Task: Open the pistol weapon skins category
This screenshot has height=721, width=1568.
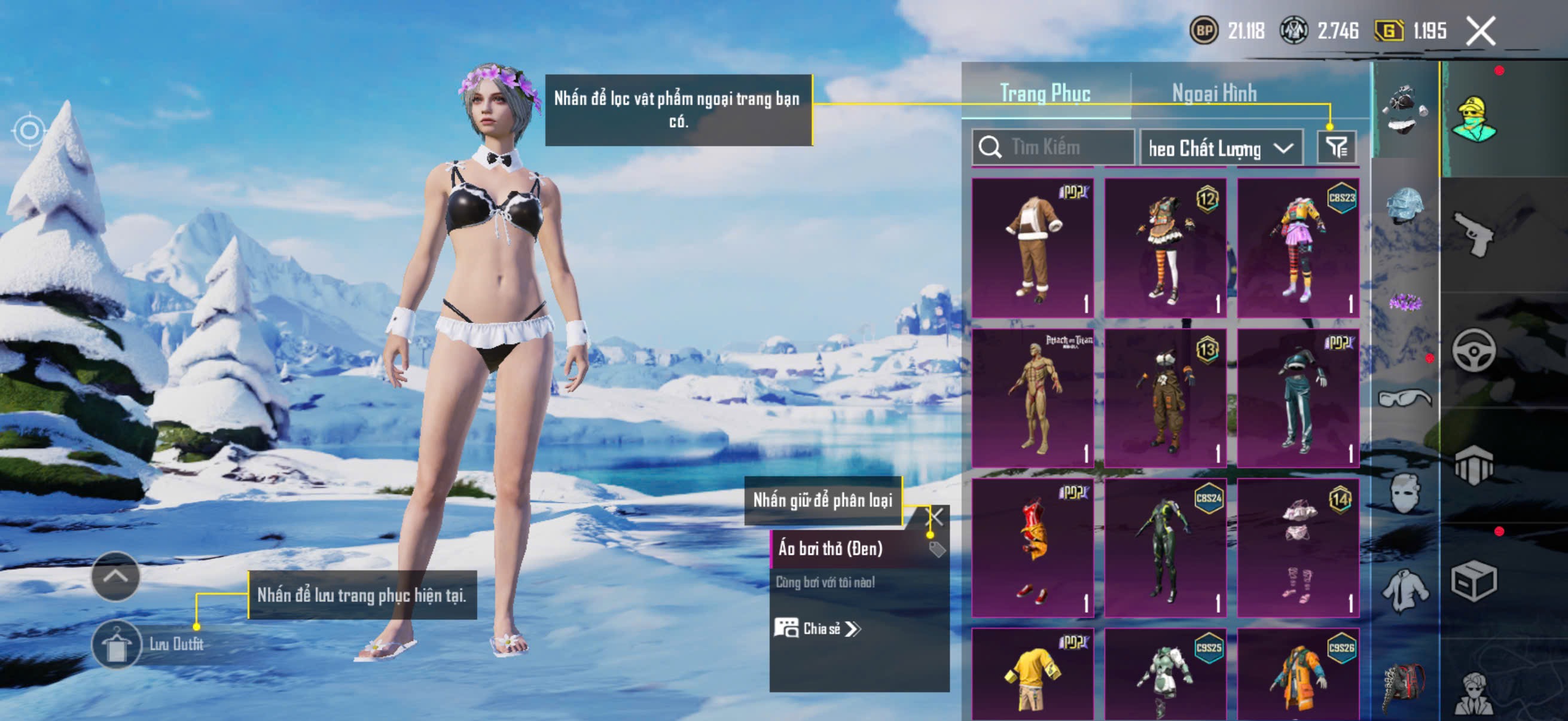Action: (x=1473, y=234)
